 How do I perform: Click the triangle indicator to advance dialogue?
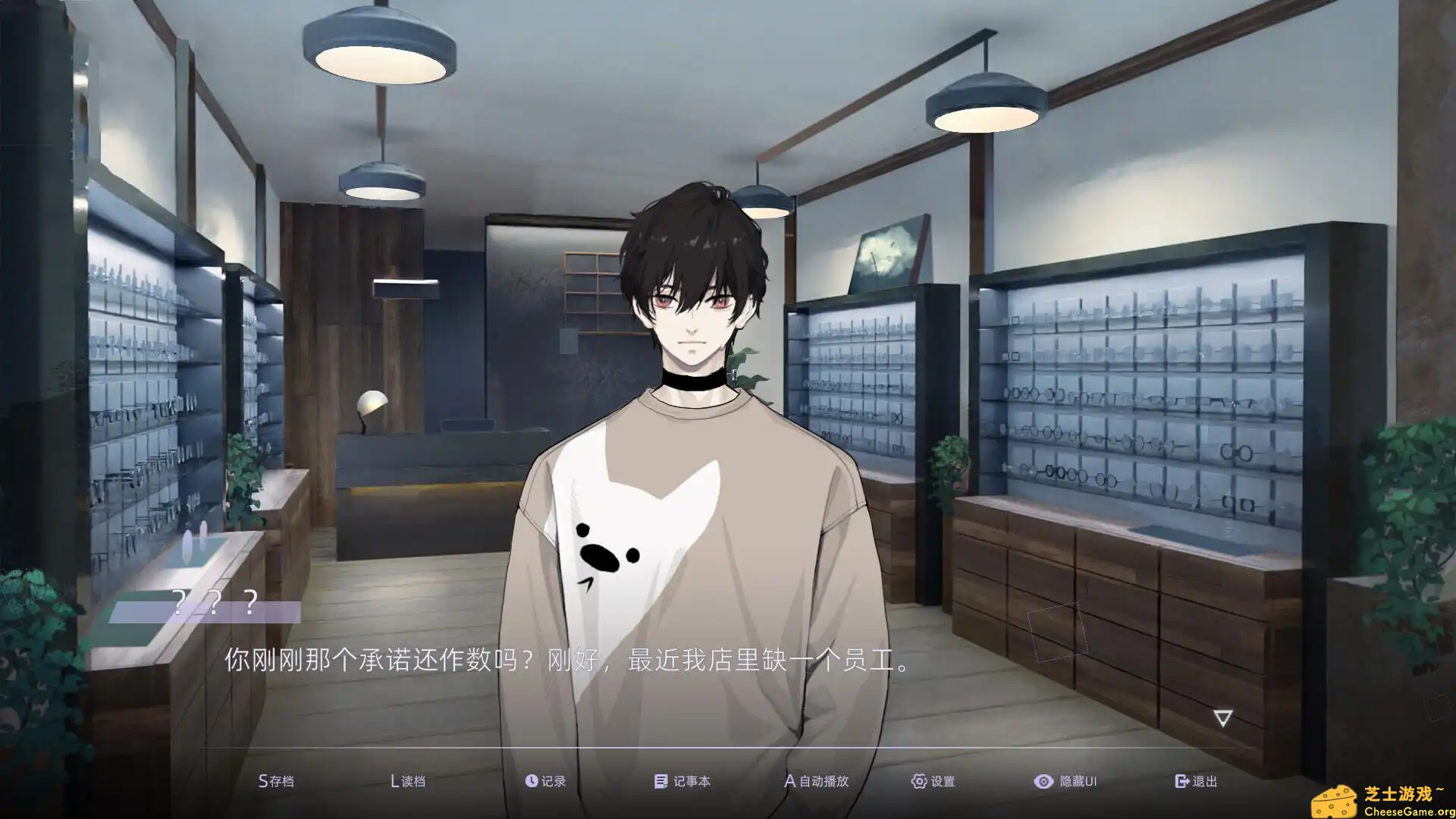click(1222, 716)
